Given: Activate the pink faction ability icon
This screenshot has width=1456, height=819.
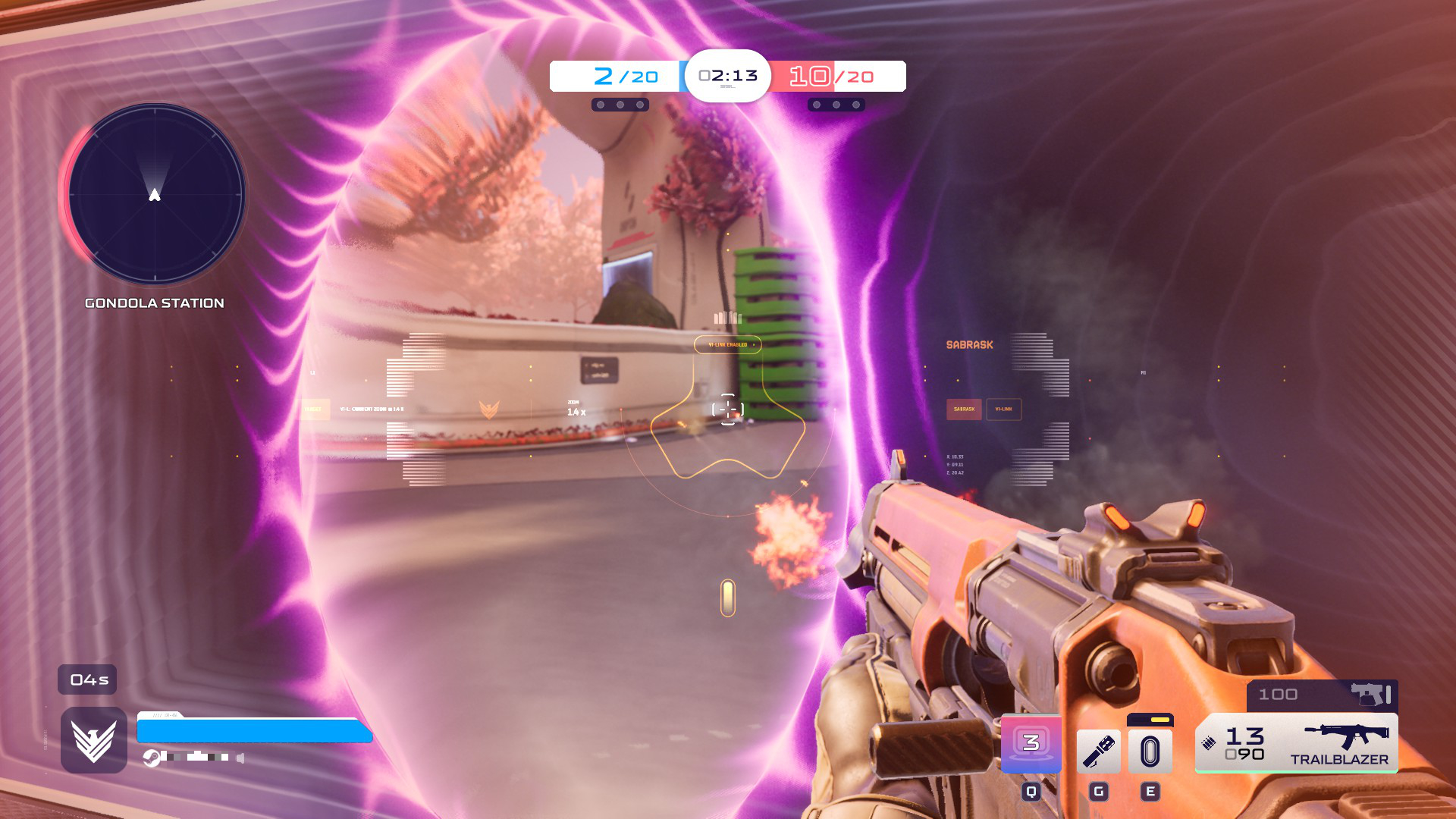Looking at the screenshot, I should [1031, 743].
